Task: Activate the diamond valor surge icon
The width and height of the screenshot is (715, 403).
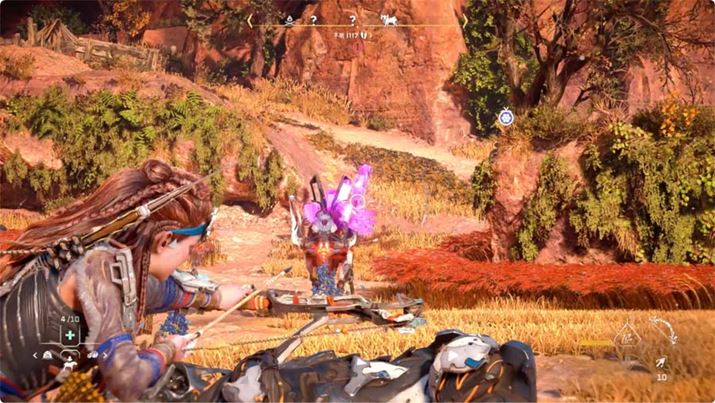Action: click(627, 339)
